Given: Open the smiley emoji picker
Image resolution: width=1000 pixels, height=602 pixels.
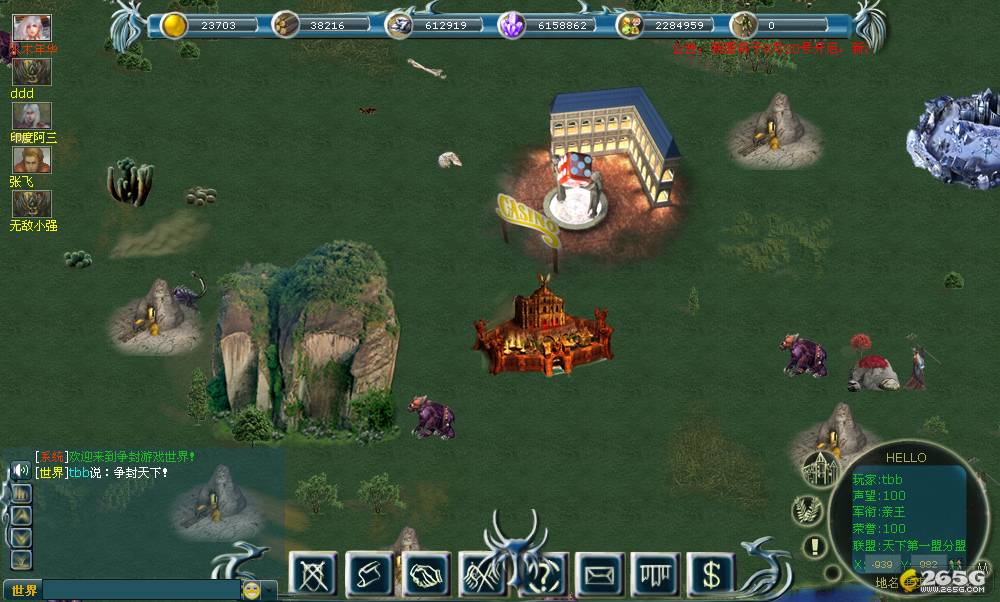Looking at the screenshot, I should pos(251,590).
